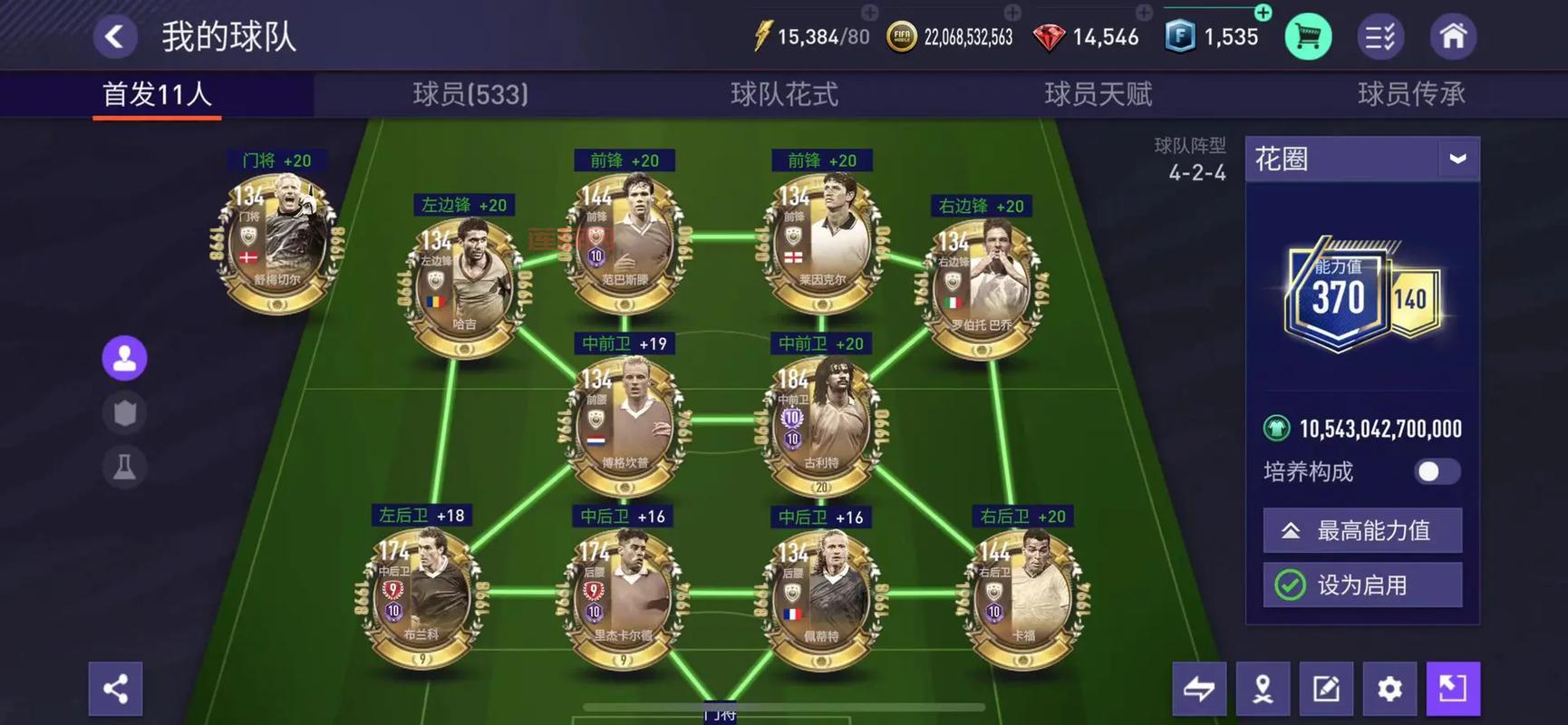Image resolution: width=1568 pixels, height=725 pixels.
Task: Expand the 花圈 formation dropdown
Action: click(1457, 159)
